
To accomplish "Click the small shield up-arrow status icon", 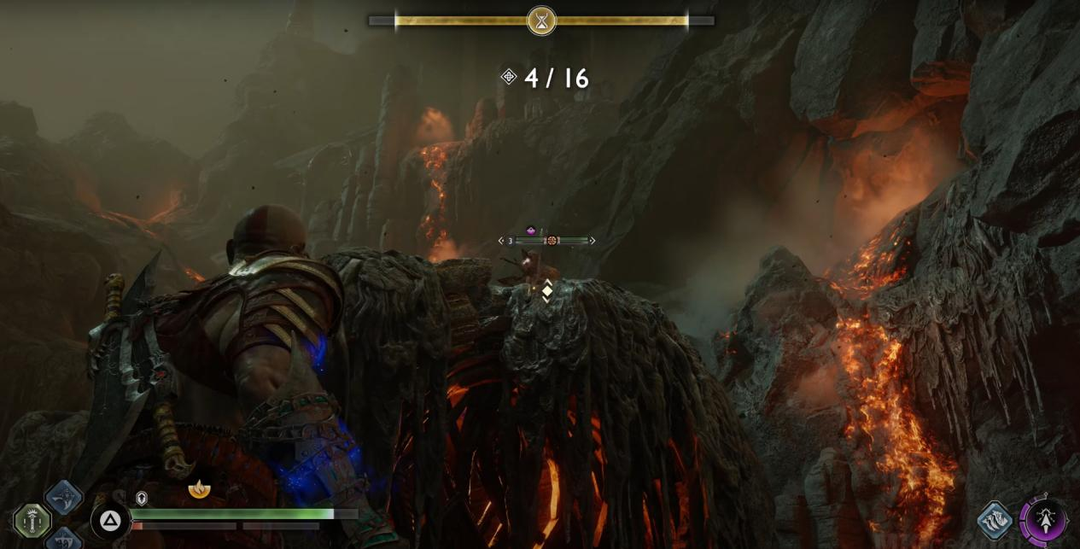I will 142,497.
